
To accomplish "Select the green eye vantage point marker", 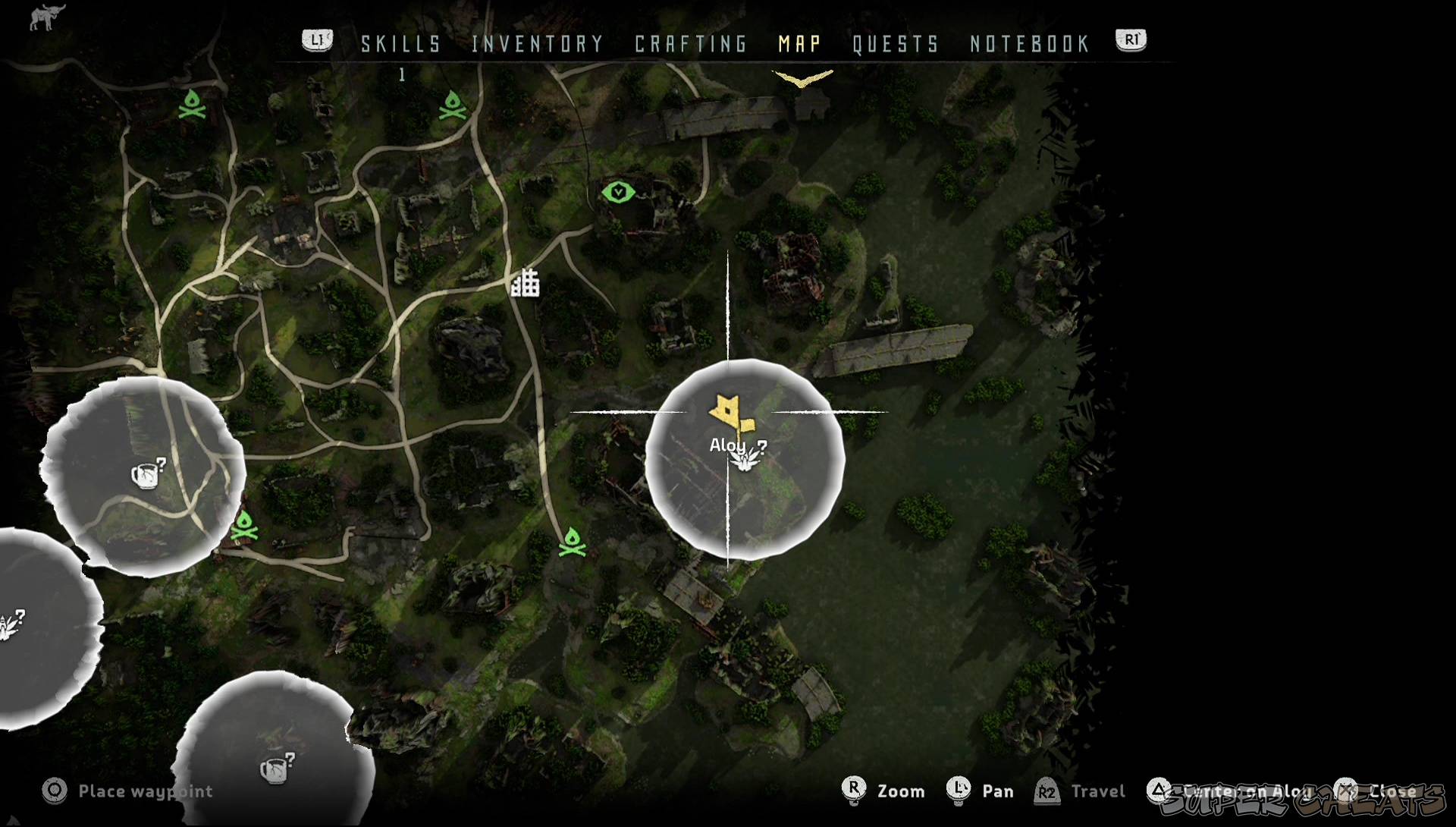I will [x=619, y=192].
